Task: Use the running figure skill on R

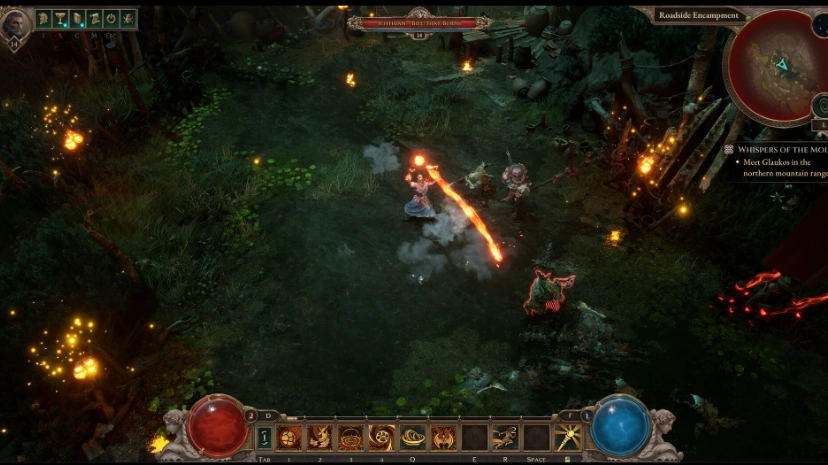Action: coord(506,438)
